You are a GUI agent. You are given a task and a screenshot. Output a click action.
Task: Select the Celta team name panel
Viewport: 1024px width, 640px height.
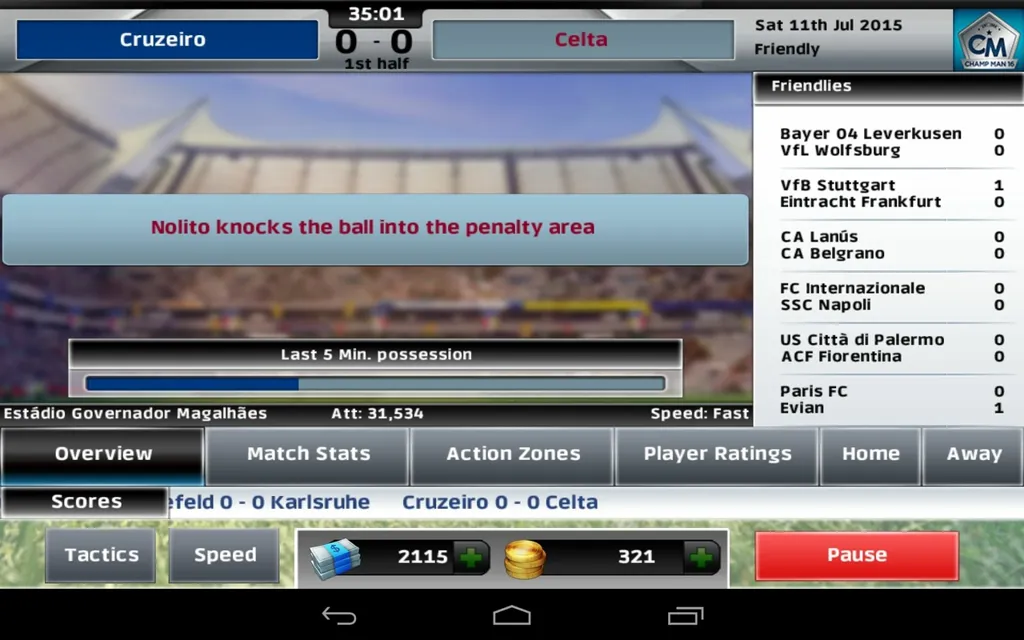pyautogui.click(x=582, y=40)
